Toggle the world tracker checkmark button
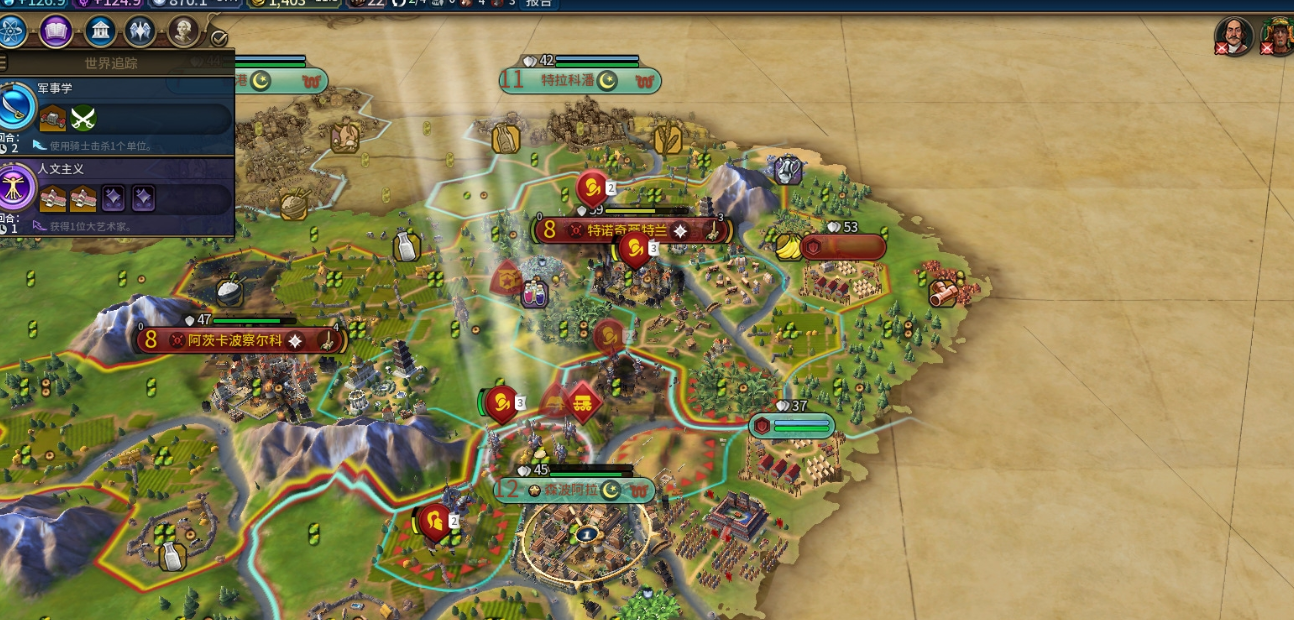This screenshot has height=620, width=1294. point(220,39)
